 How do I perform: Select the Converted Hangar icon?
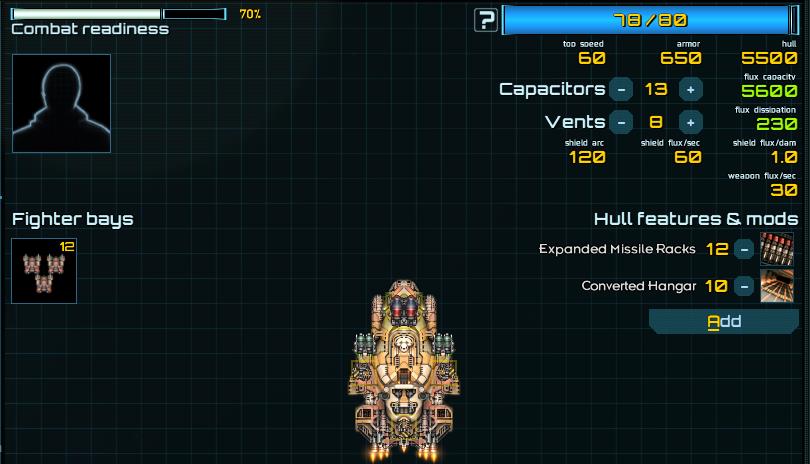click(777, 286)
